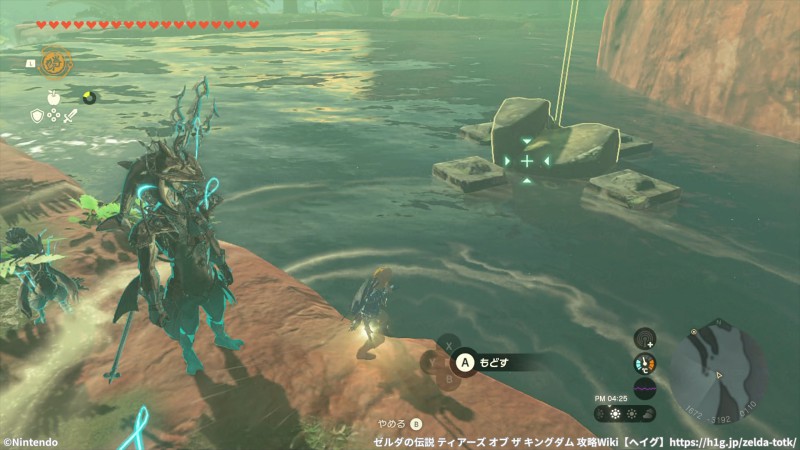800x450 pixels.
Task: Click the four-dot ability pad icon
Action: (x=54, y=116)
